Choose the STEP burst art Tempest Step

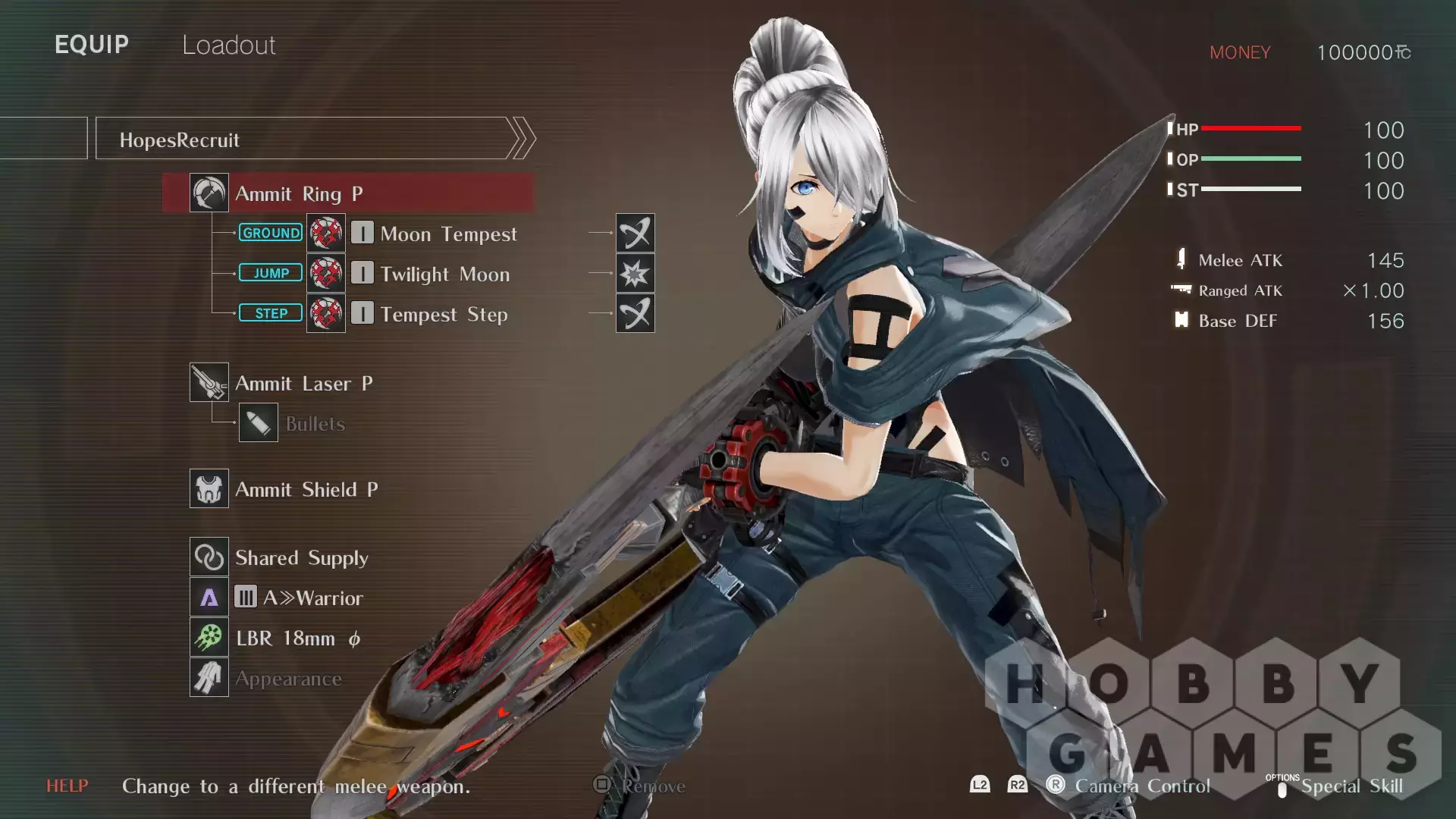[444, 314]
